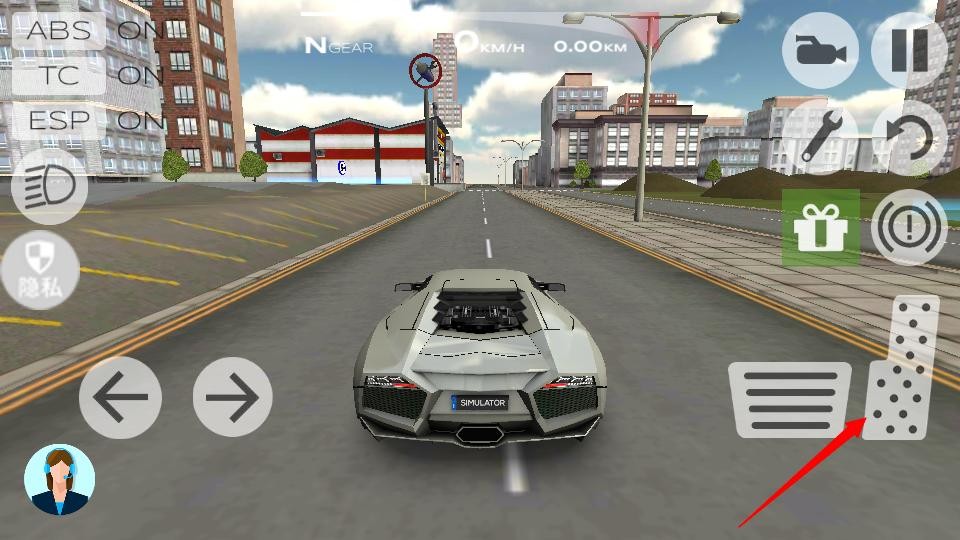Viewport: 960px width, 540px height.
Task: Open the wrench repair button
Action: [820, 136]
